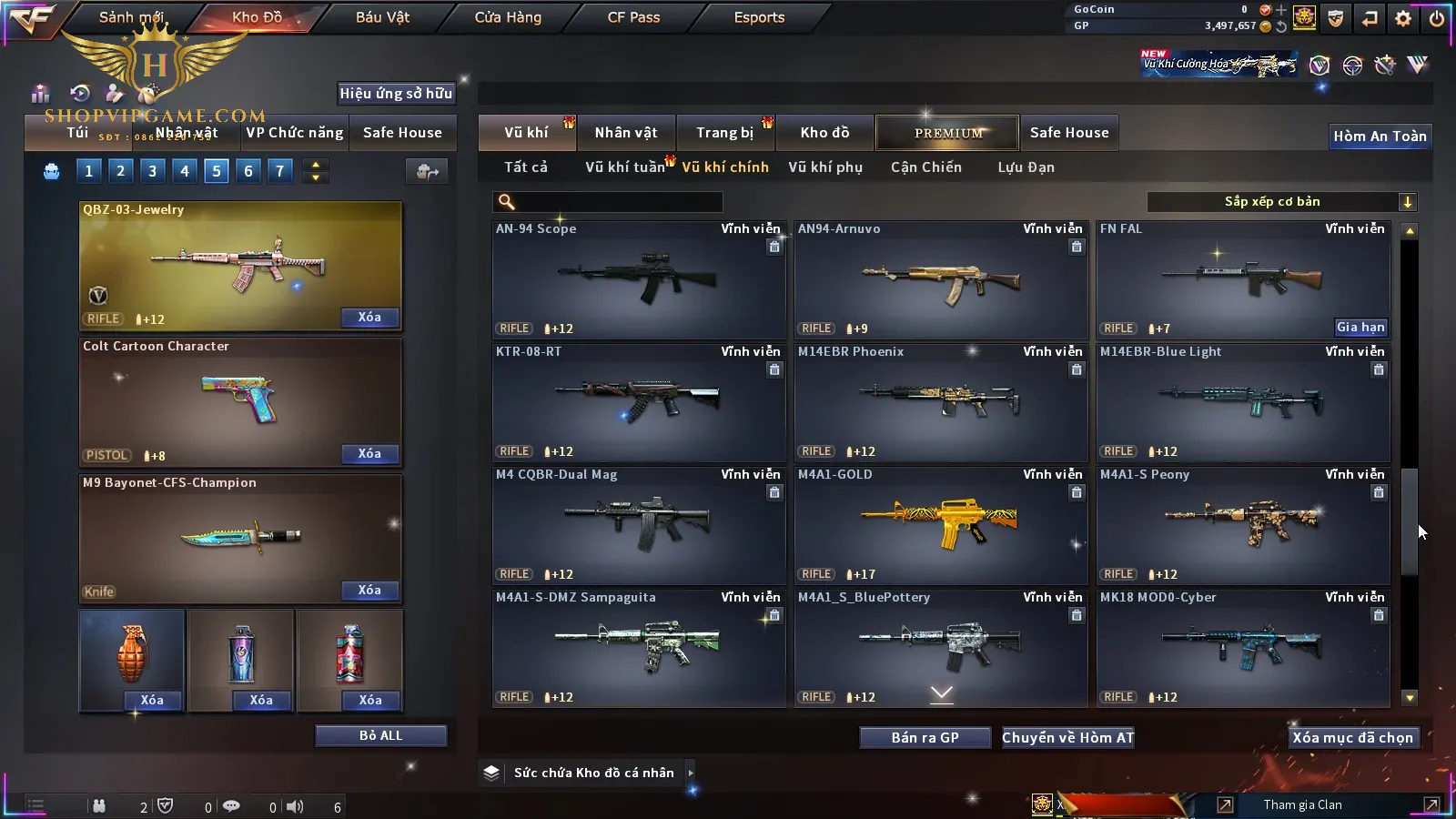Click Xóa mục đã chọn button

pos(1352,738)
